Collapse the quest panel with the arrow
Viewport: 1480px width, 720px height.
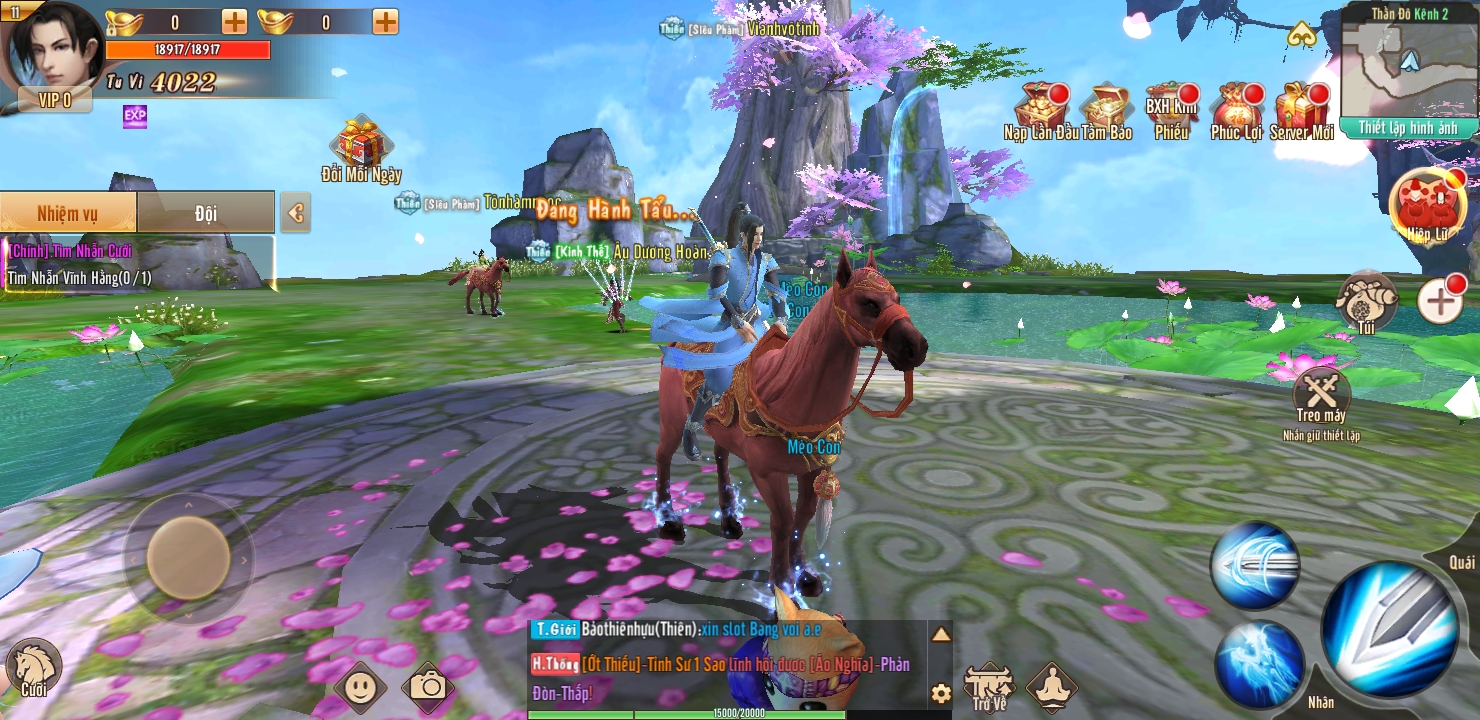295,212
